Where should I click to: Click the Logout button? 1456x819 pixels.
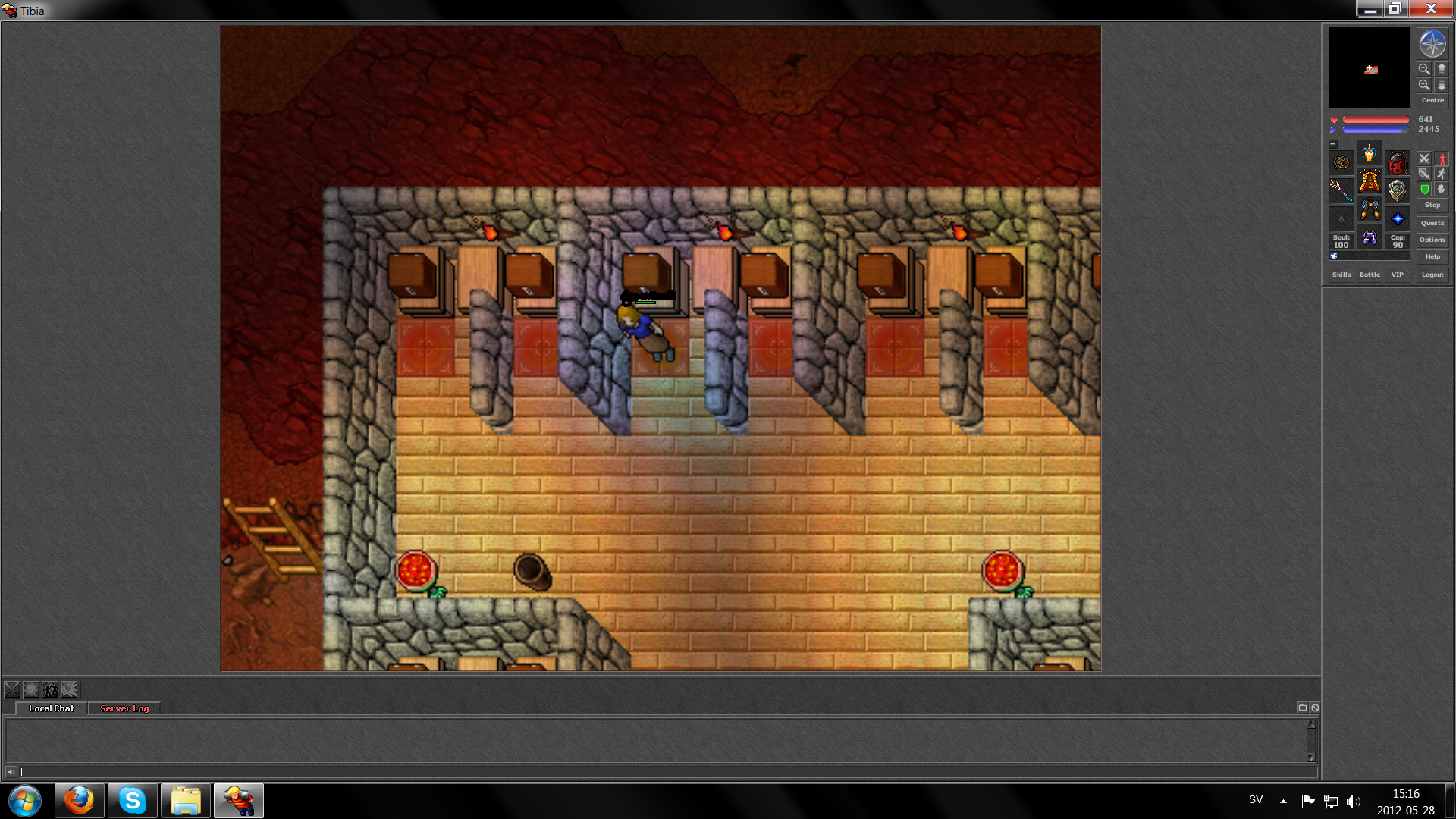[1432, 275]
